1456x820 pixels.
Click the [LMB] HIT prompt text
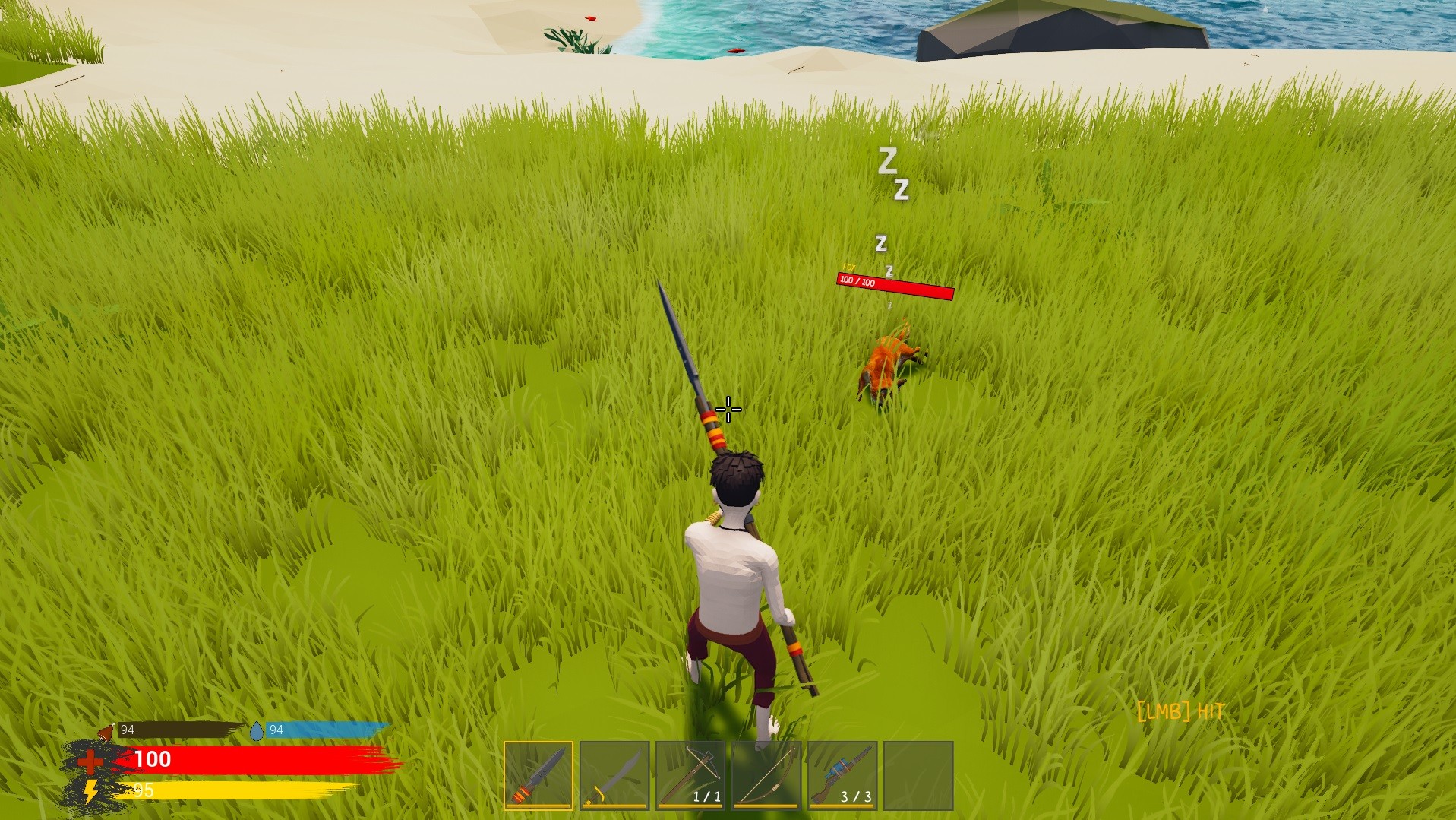click(1179, 711)
